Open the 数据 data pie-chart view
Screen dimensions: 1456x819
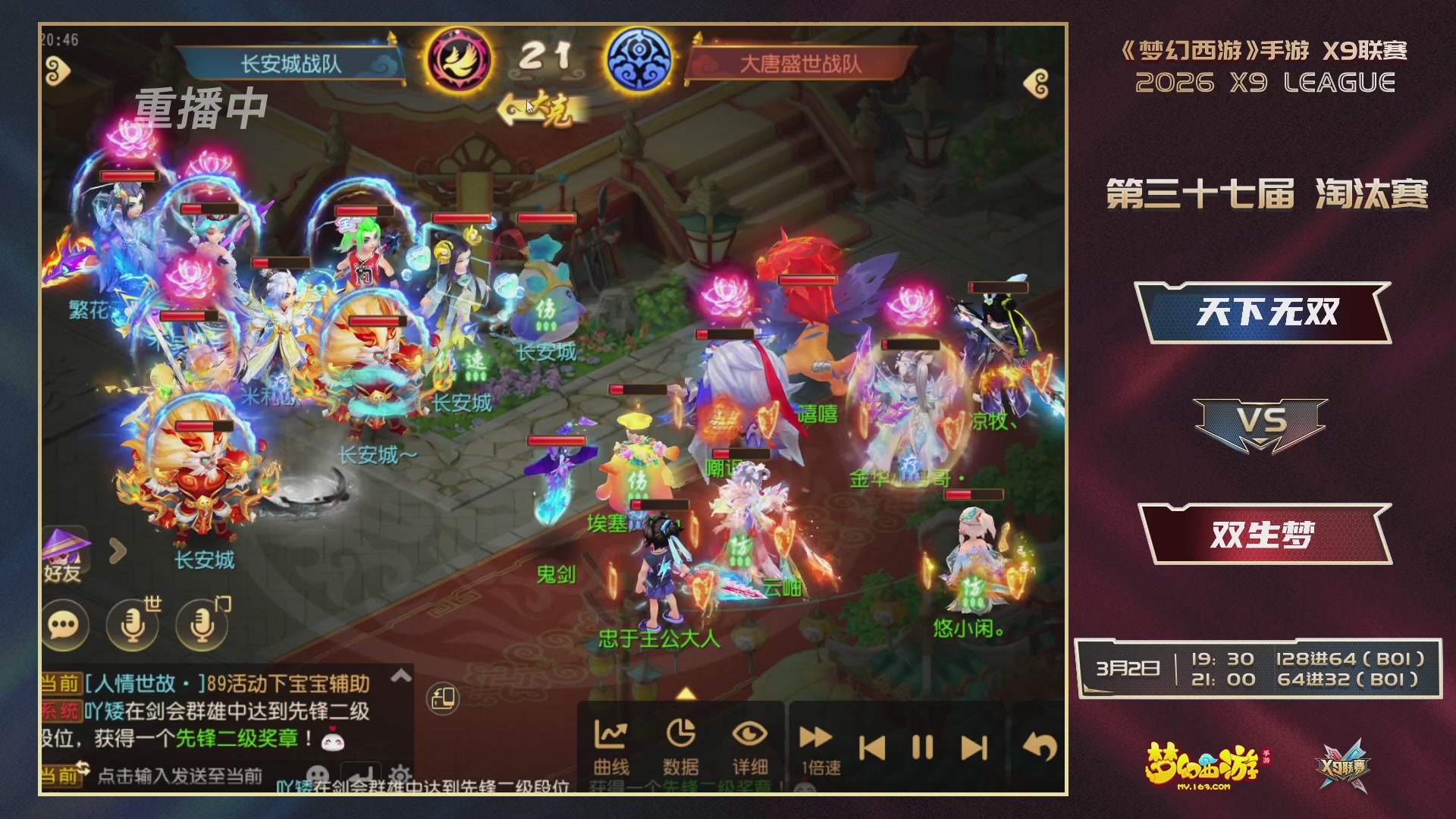(682, 739)
